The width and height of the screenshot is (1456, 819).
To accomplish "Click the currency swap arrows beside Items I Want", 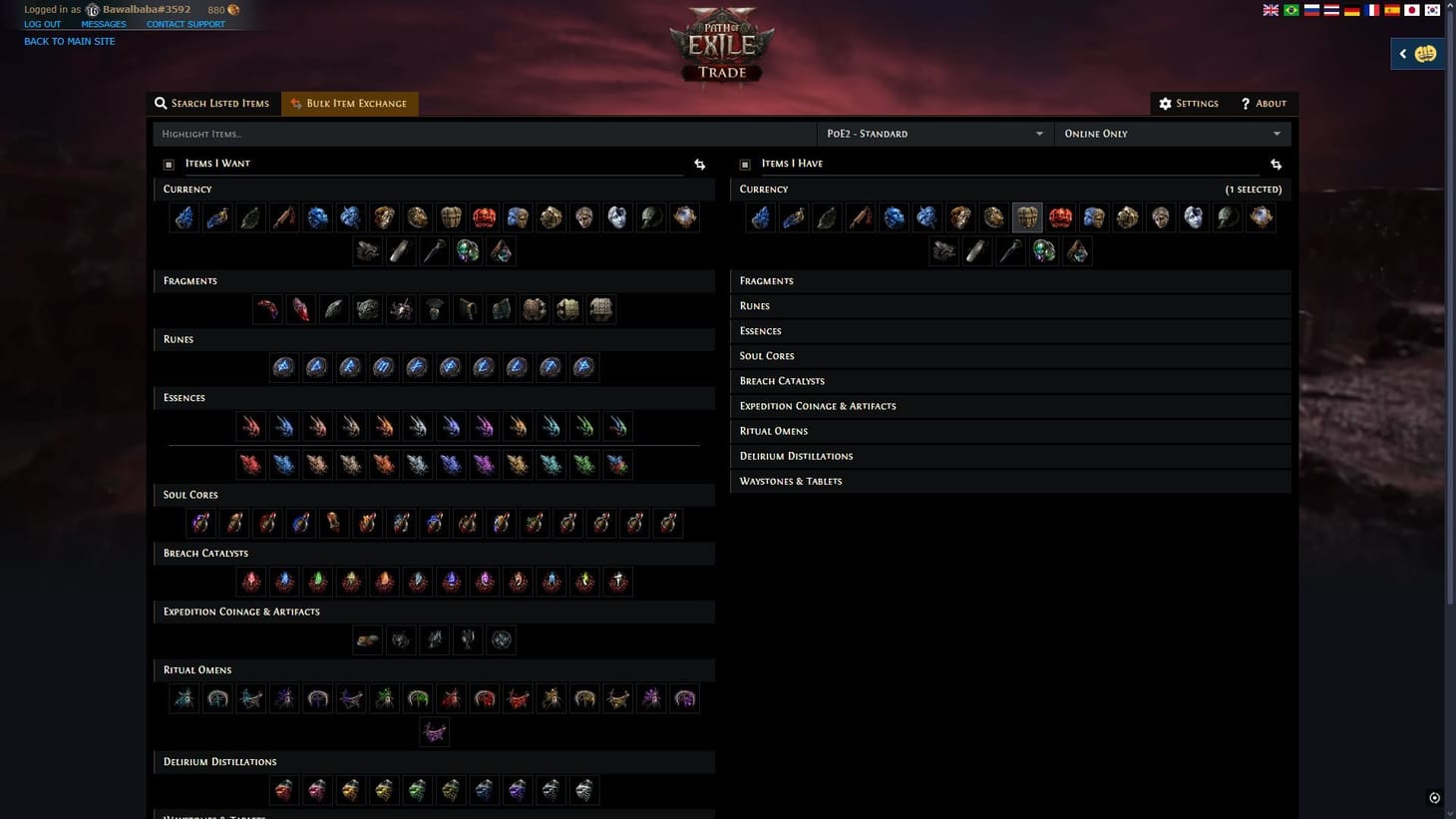I will point(698,164).
